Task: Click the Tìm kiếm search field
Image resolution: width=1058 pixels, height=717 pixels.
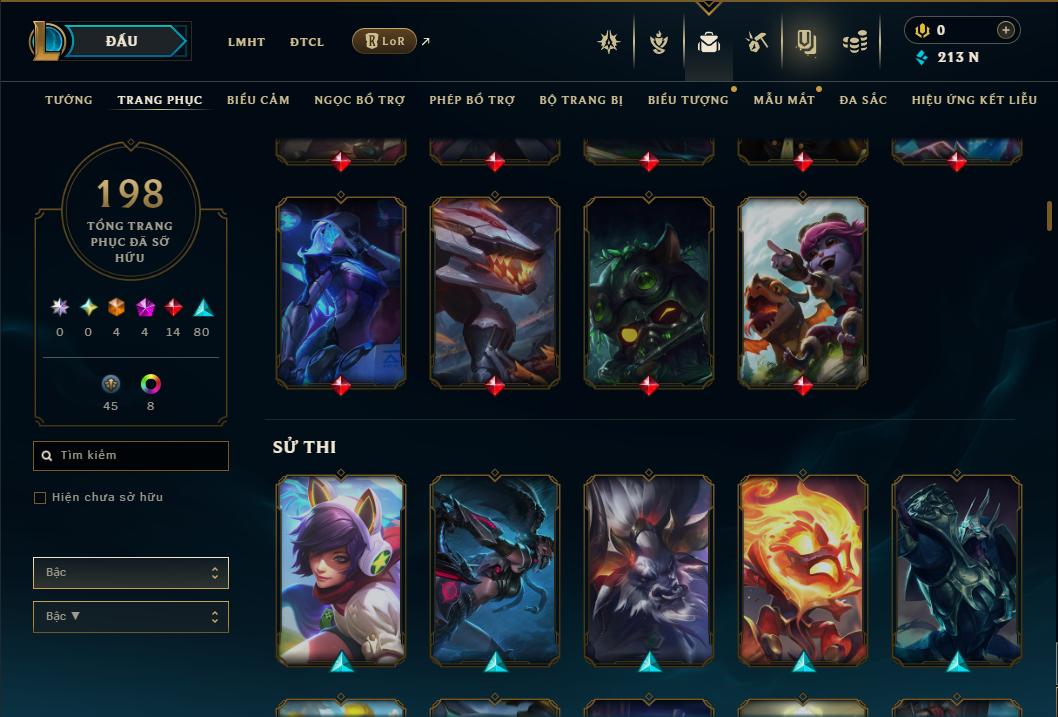Action: tap(131, 456)
